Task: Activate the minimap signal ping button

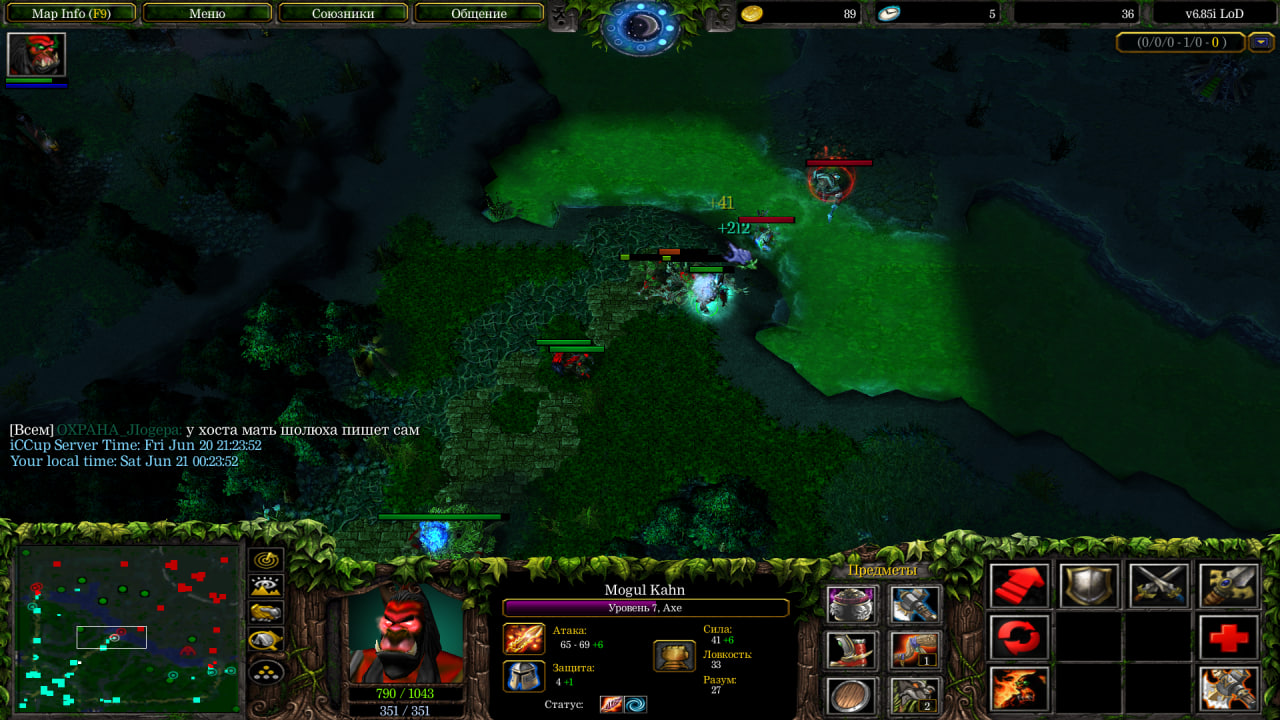Action: 266,560
